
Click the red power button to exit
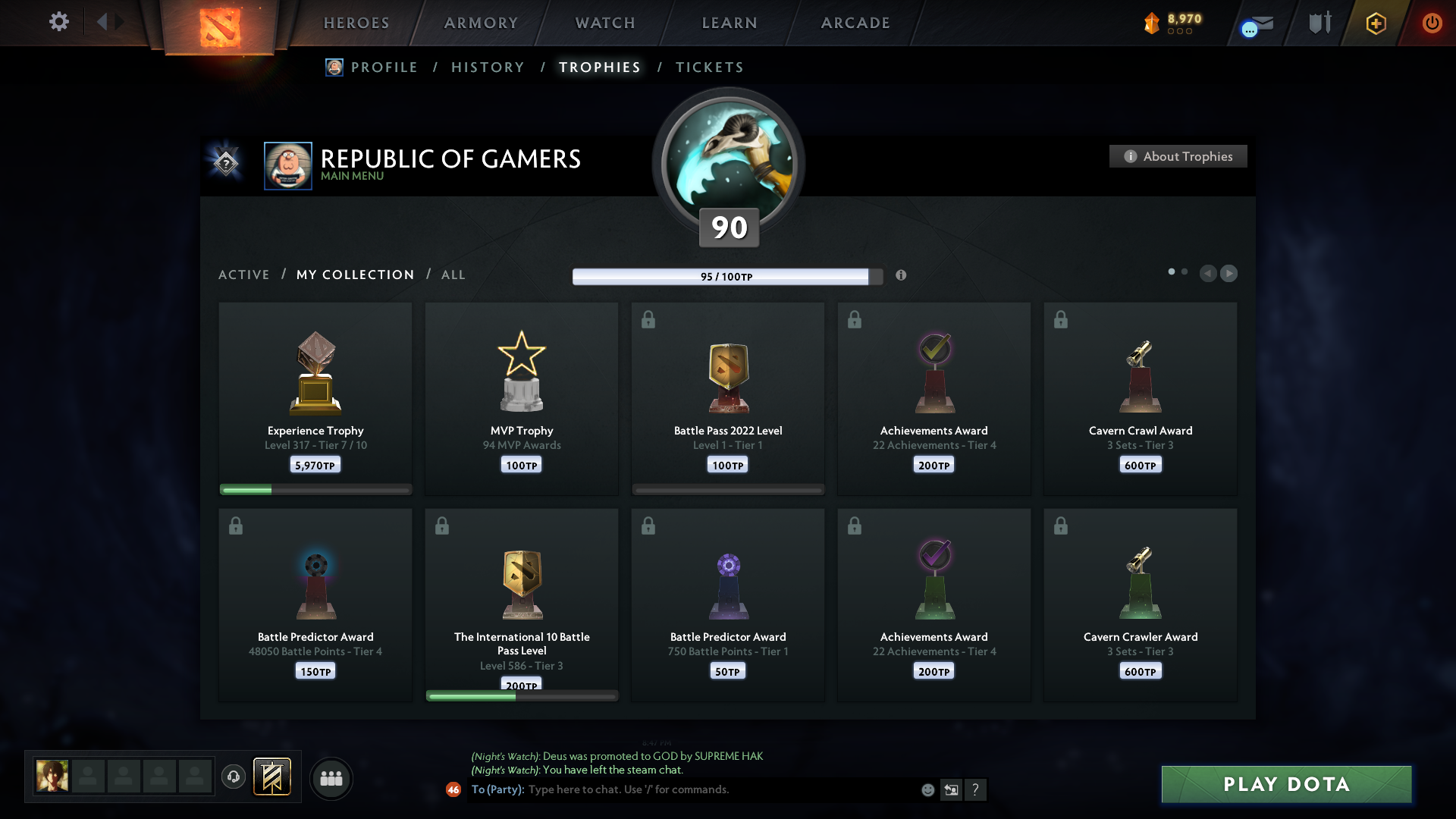1432,23
